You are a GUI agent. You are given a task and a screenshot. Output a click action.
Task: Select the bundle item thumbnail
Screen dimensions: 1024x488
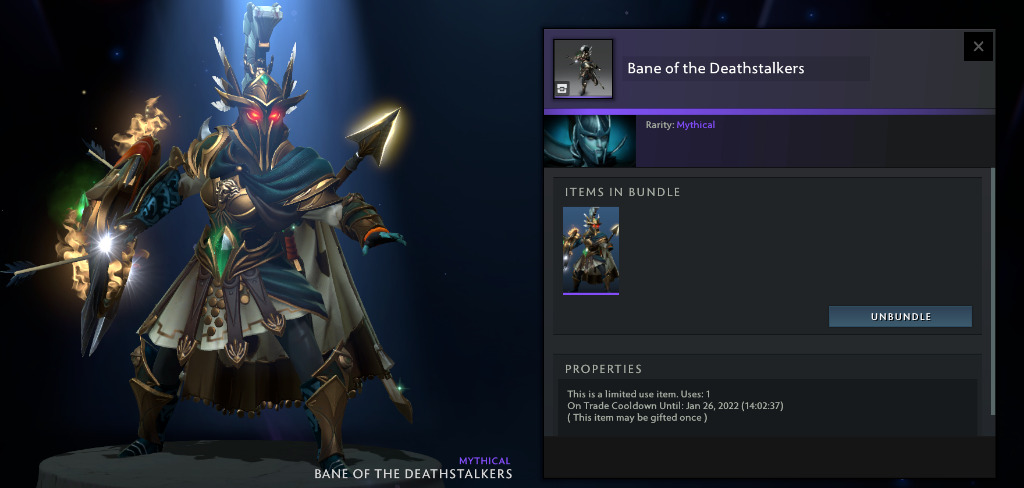click(591, 250)
